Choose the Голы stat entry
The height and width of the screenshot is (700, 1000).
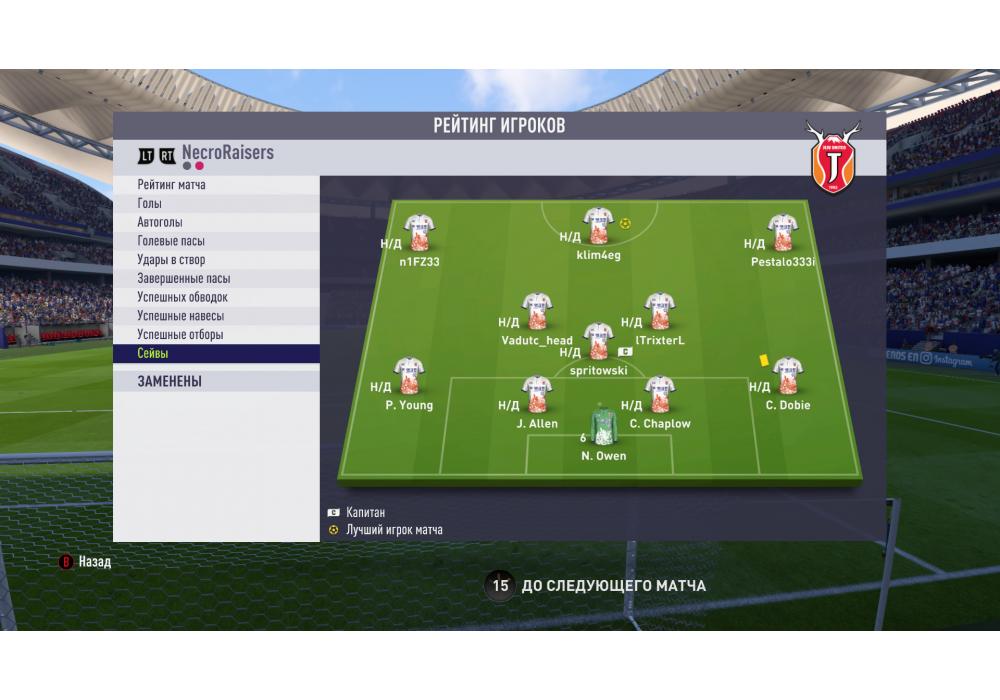(x=216, y=204)
